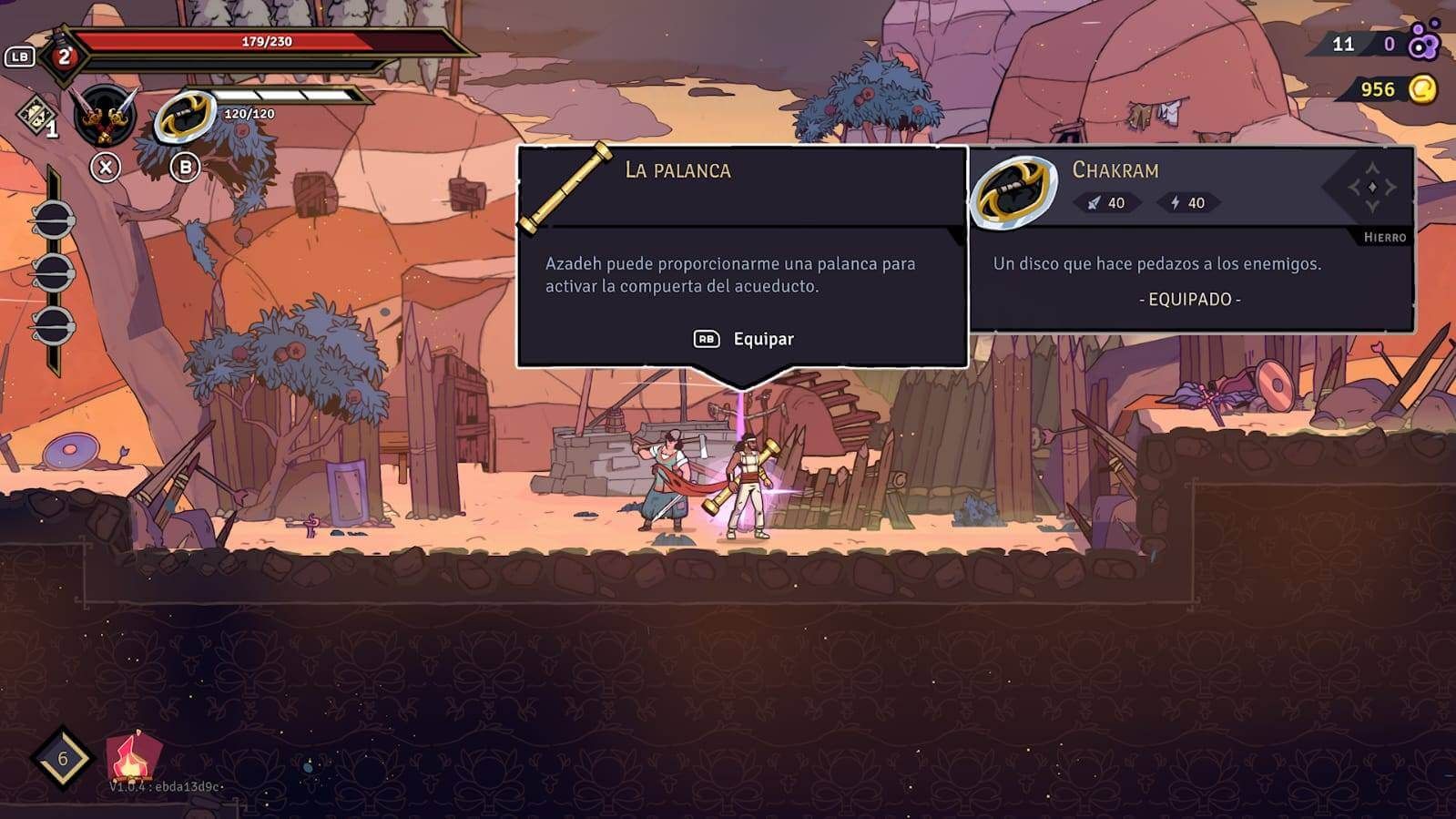This screenshot has width=1456, height=819.
Task: Click the LB bumper prompt at top left
Action: [x=20, y=56]
